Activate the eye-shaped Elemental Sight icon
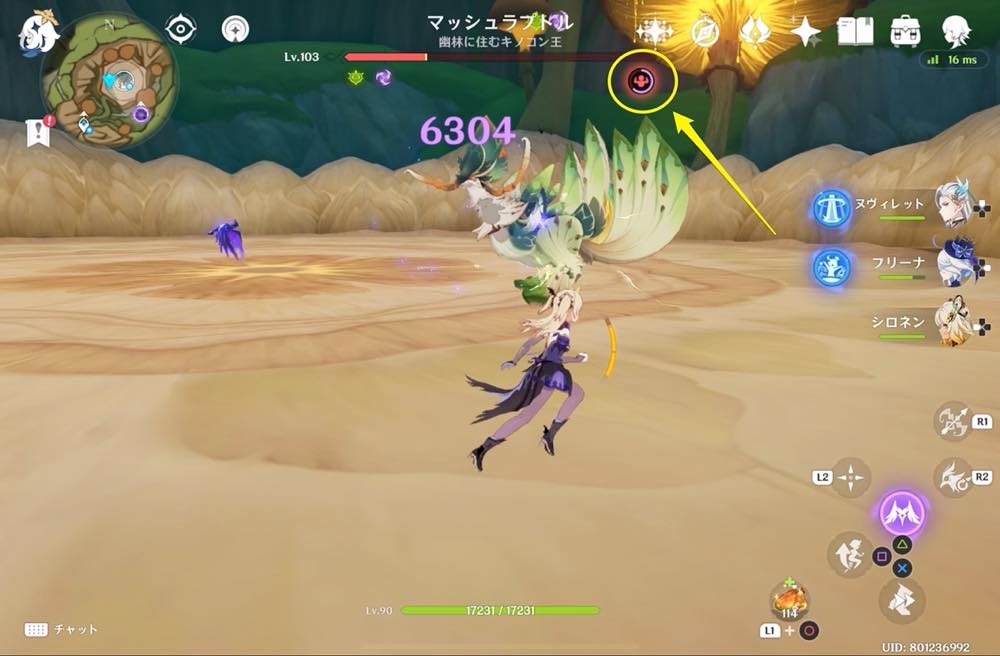The height and width of the screenshot is (656, 1000). (180, 30)
